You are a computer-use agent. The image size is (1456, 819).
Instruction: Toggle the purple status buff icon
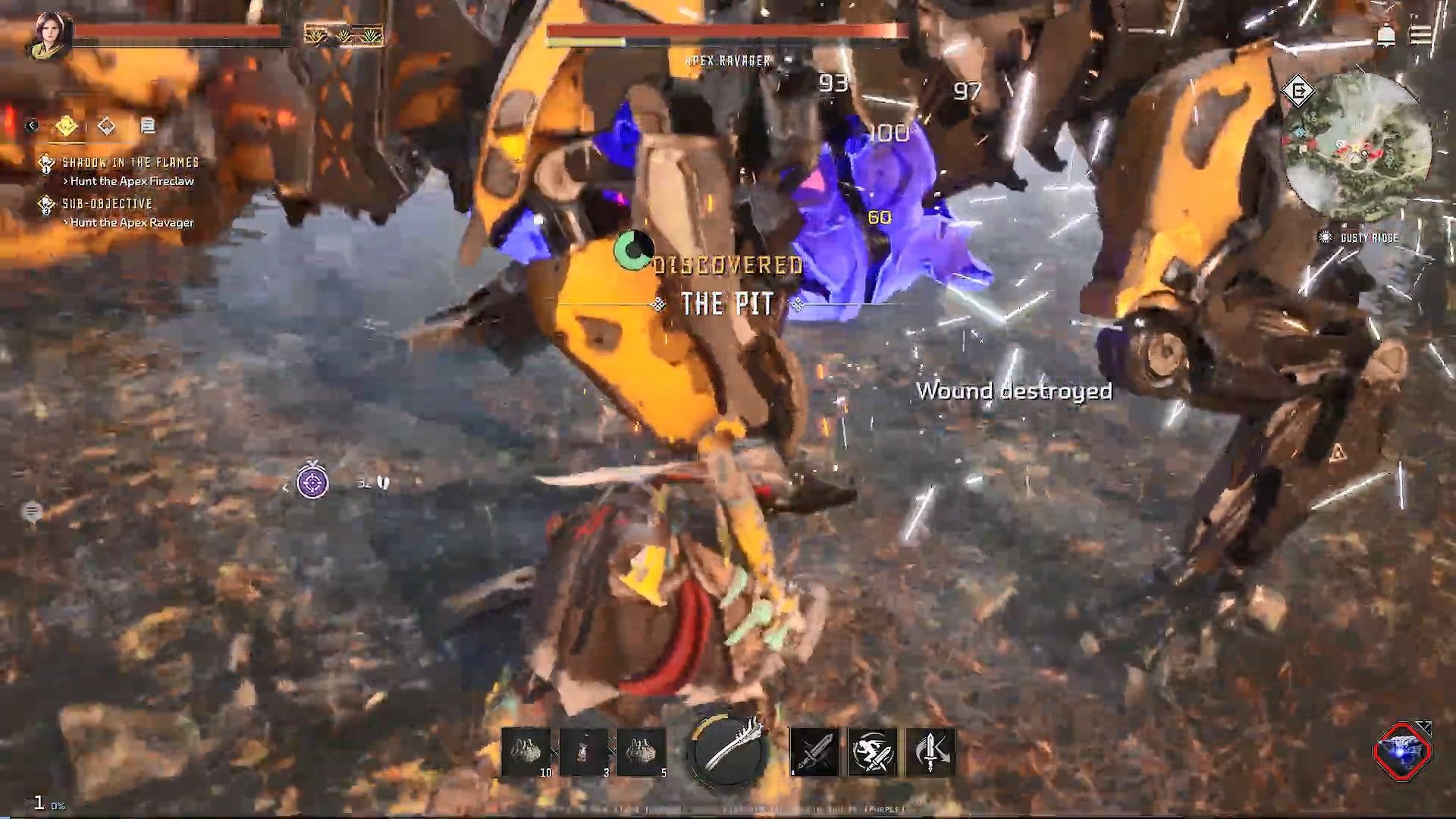pyautogui.click(x=313, y=482)
